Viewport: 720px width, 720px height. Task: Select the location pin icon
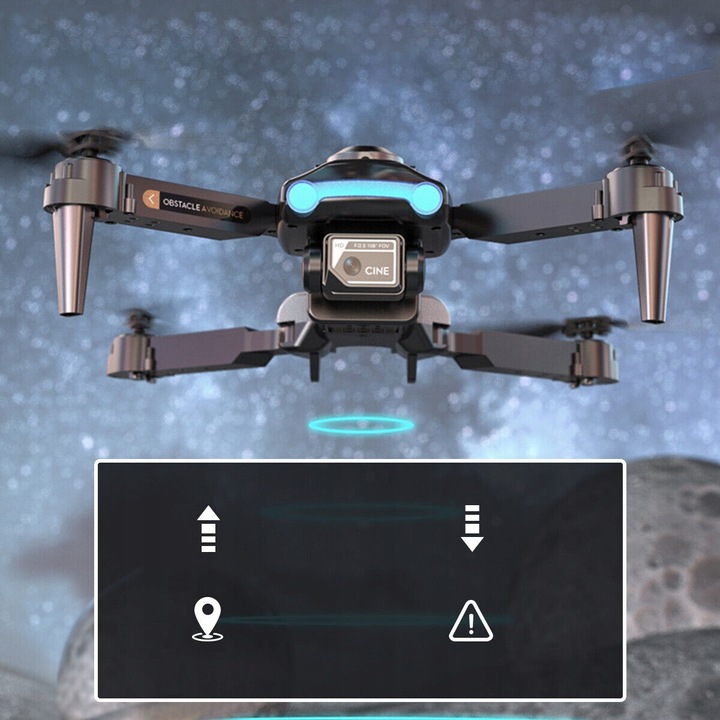point(208,619)
